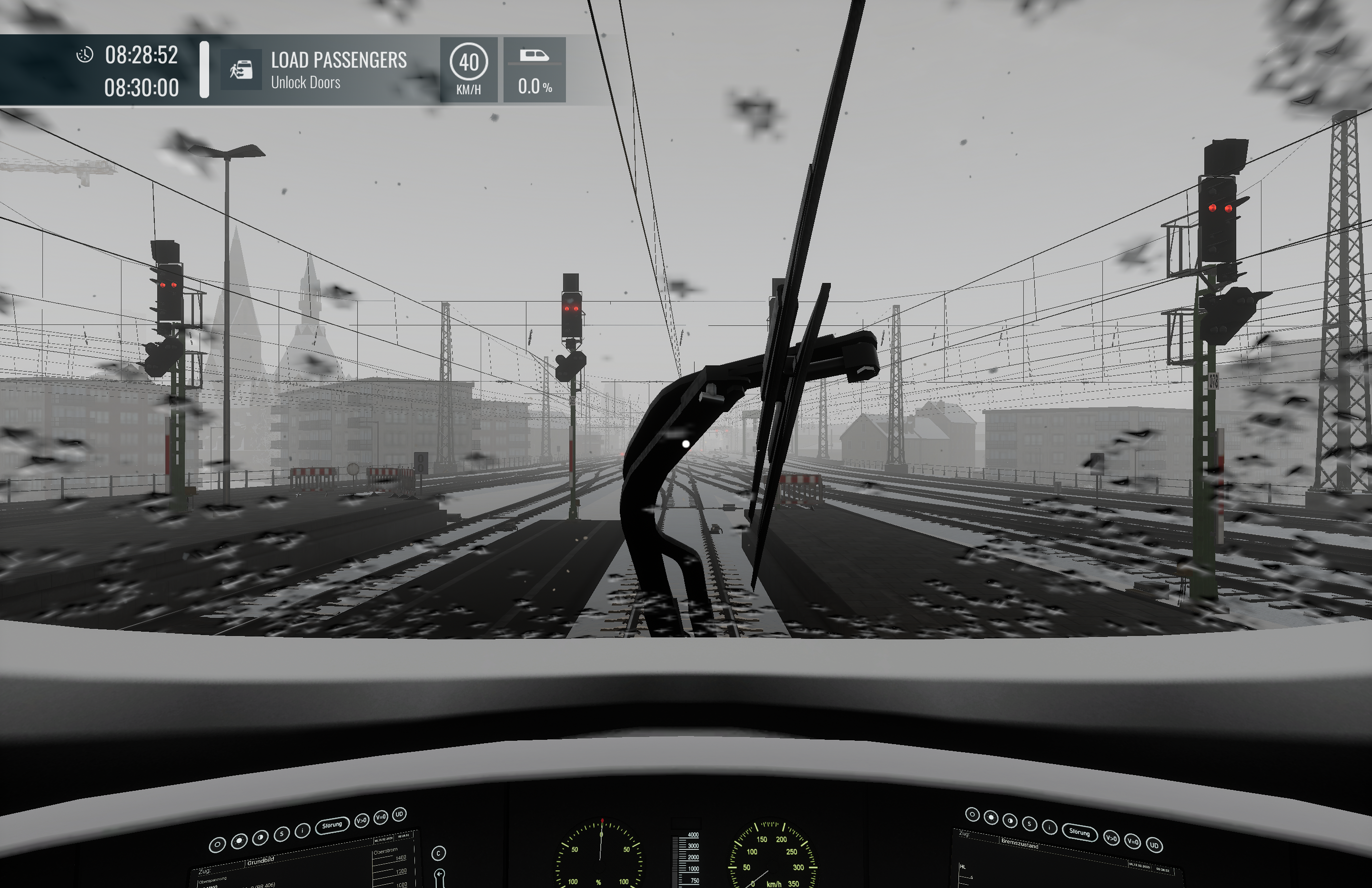Viewport: 1372px width, 888px height.
Task: Tap Störung button above the Grundbild display
Action: pos(332,825)
